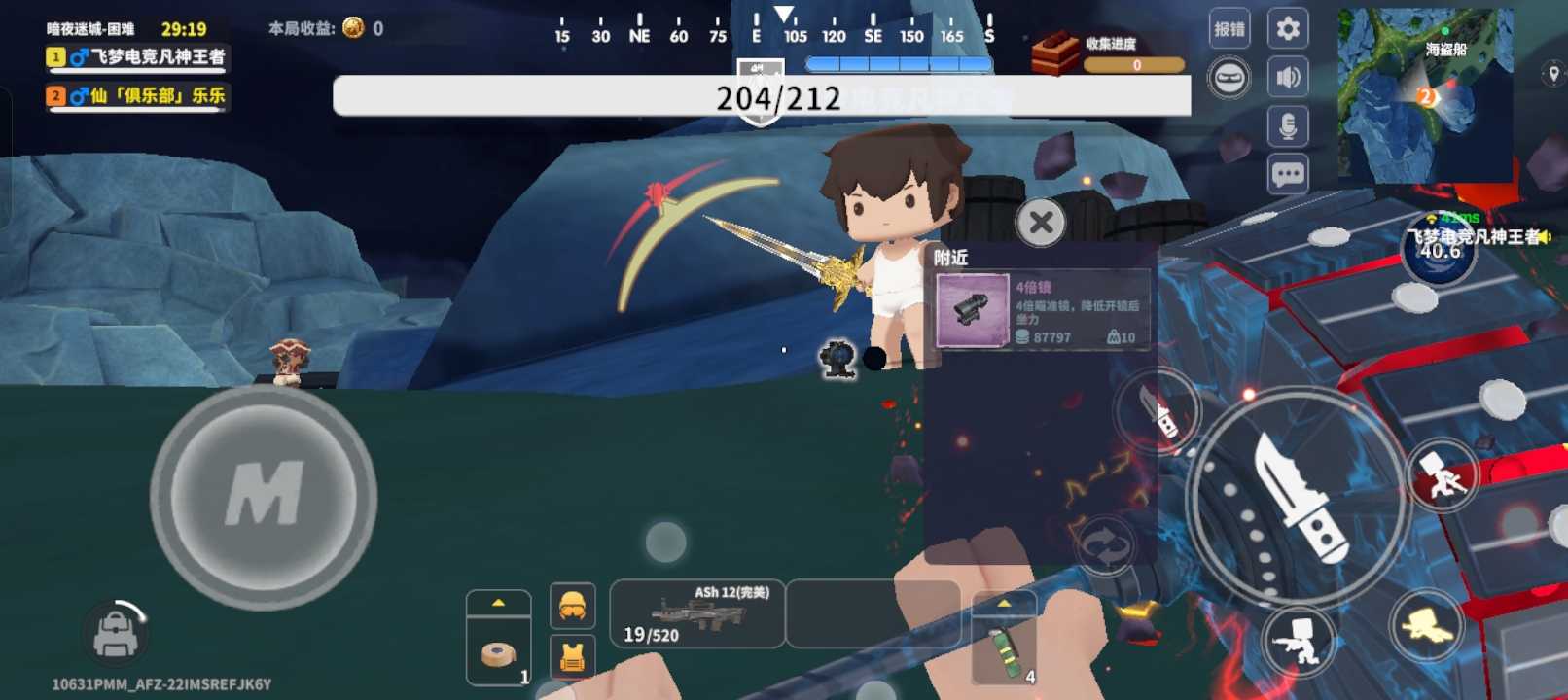Tap the swap arrows button
The image size is (1568, 700).
[x=1105, y=544]
